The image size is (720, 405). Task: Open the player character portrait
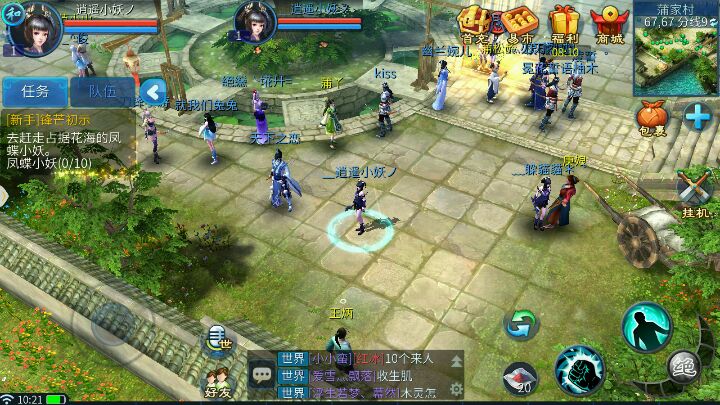click(x=36, y=26)
